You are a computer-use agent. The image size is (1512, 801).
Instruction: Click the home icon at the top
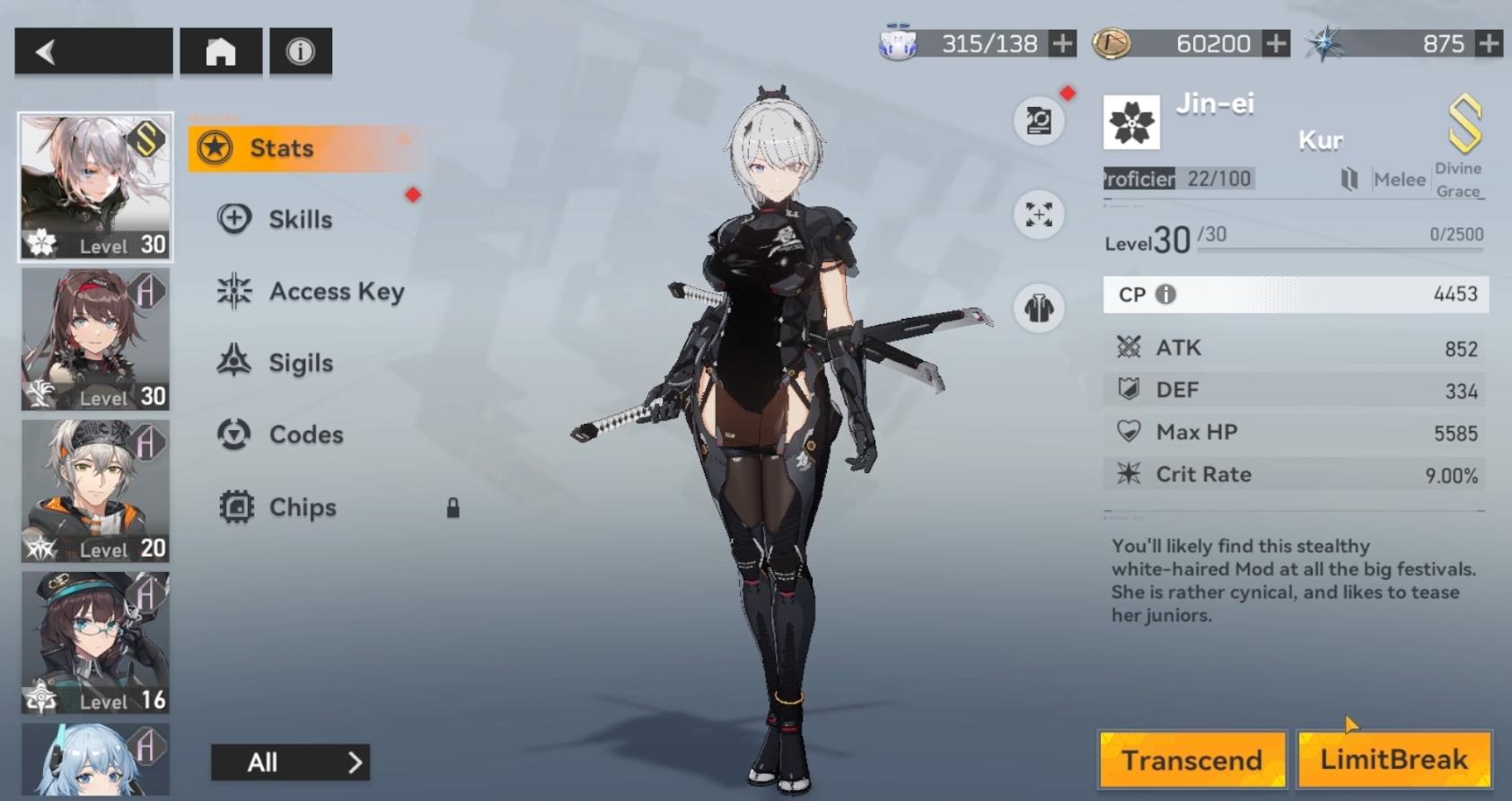point(220,51)
